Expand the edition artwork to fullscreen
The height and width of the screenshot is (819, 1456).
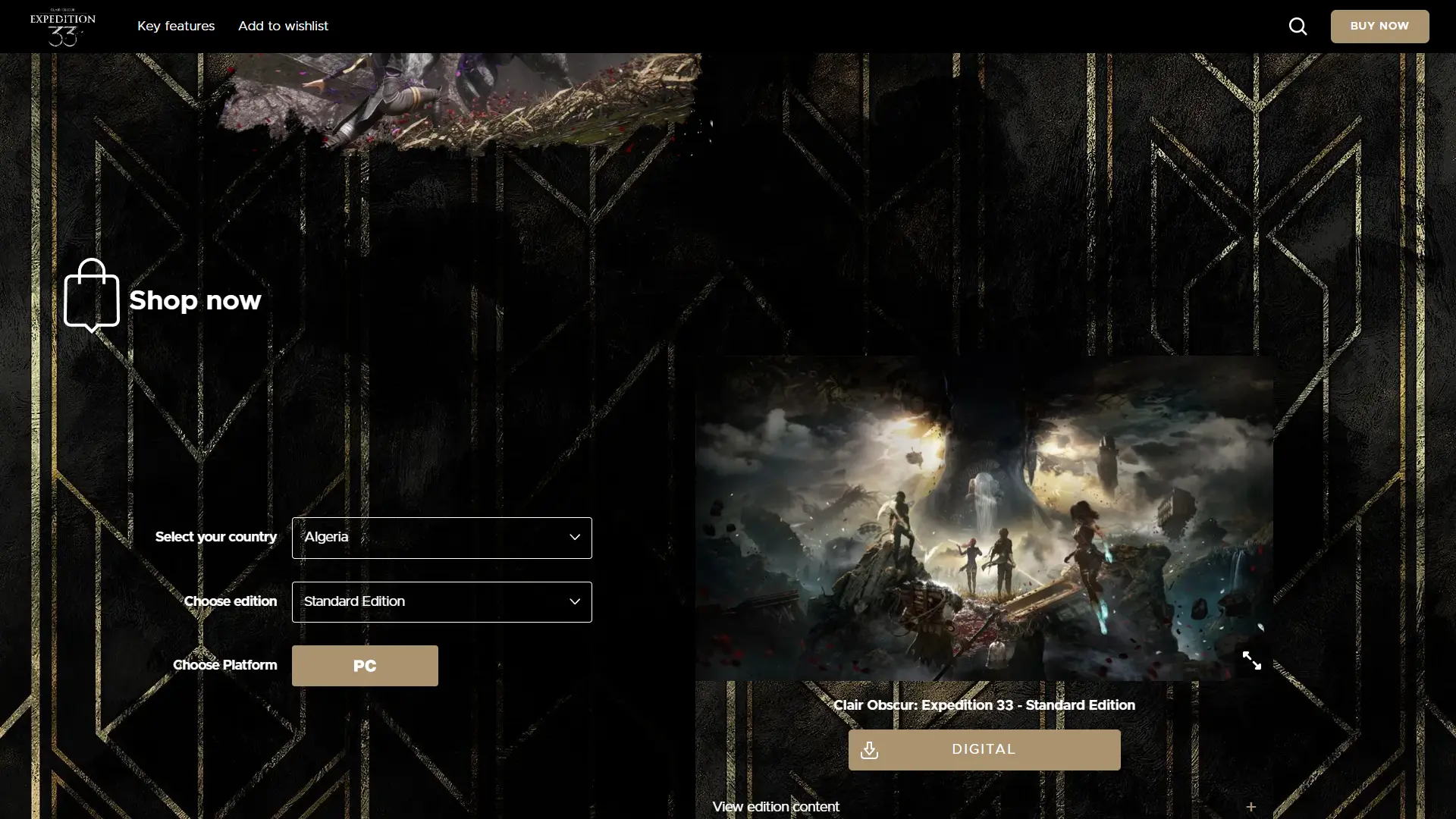click(x=1251, y=661)
